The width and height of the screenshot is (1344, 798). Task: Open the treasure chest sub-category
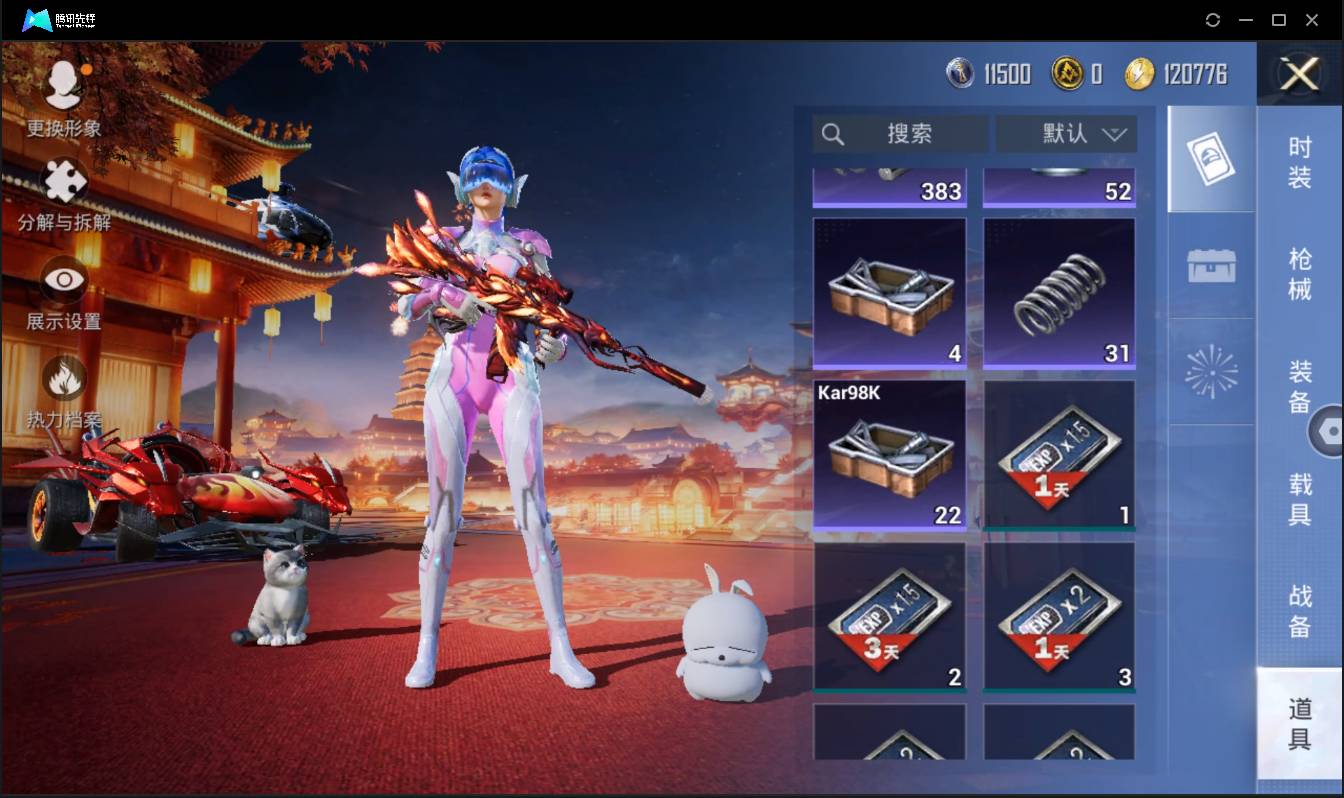pyautogui.click(x=1211, y=265)
